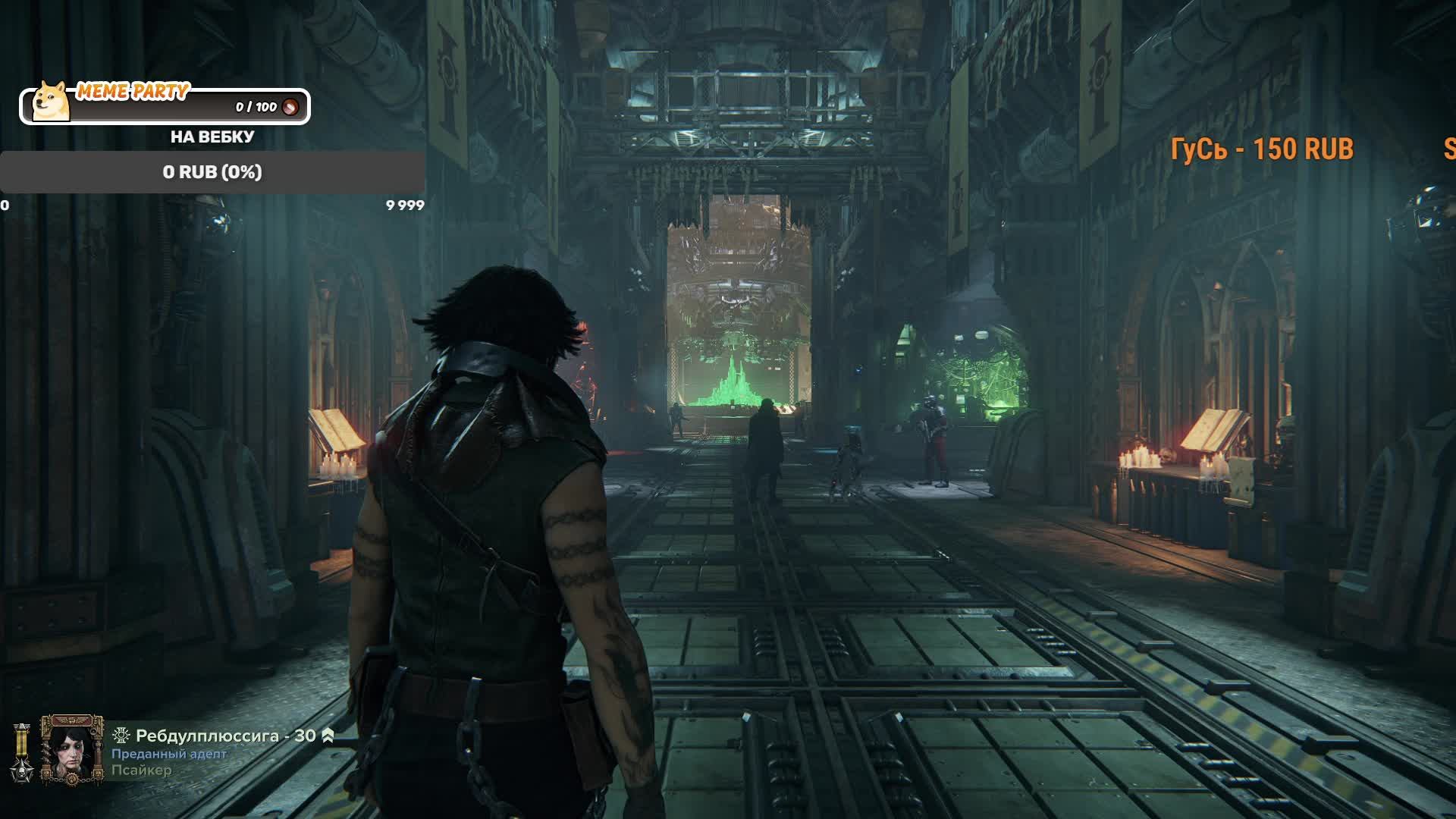Click the Ребдулплюссига character portrait
1456x819 pixels.
coord(72,750)
